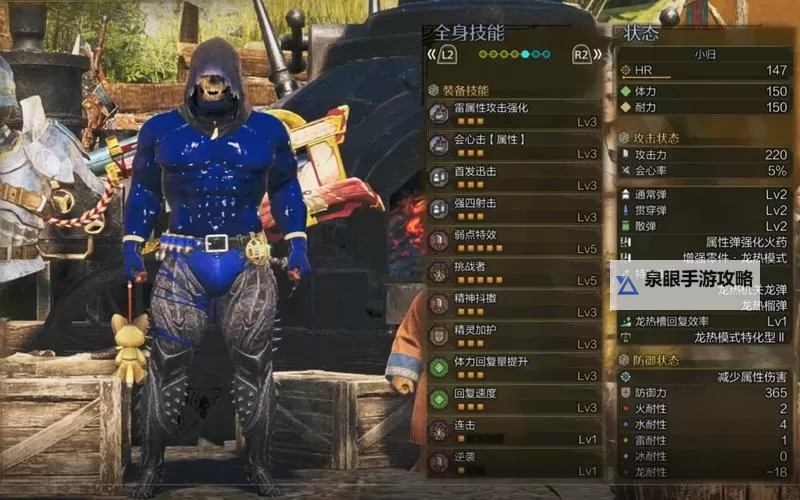Select the 雷属性攻击强化 skill row
Image resolution: width=800 pixels, height=500 pixels.
point(514,114)
